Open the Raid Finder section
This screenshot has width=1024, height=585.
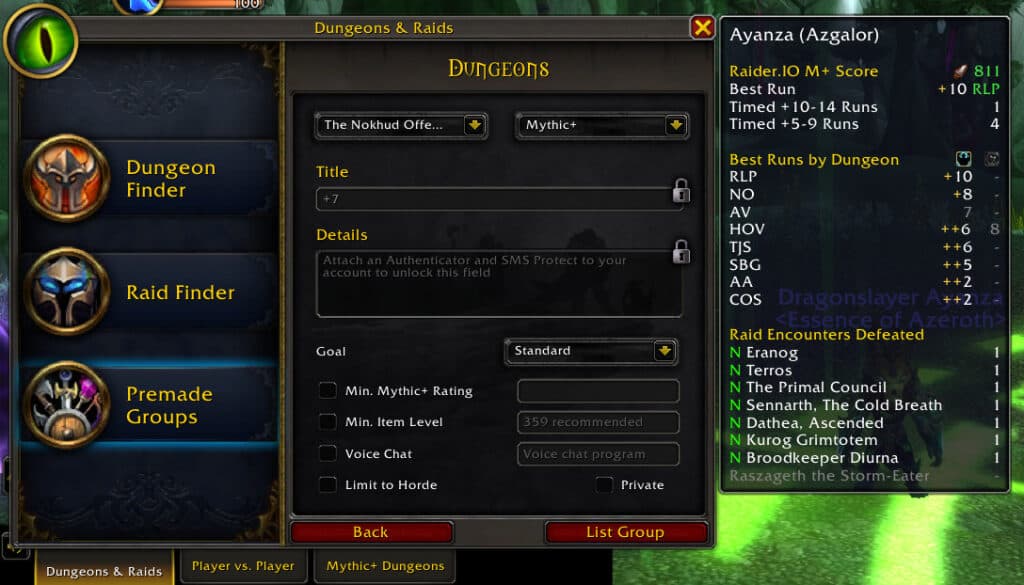click(148, 292)
